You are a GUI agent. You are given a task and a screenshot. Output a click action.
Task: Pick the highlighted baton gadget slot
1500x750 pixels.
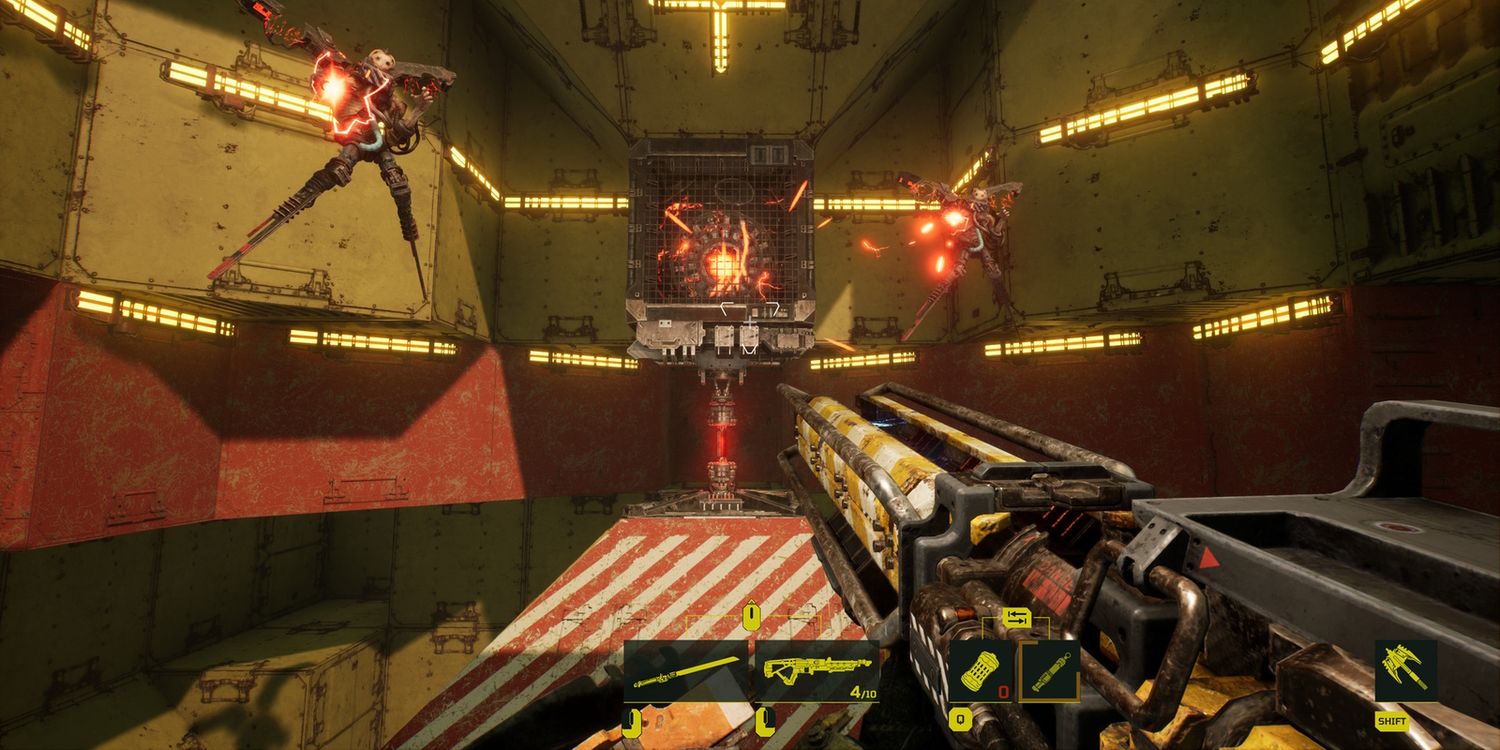(1048, 670)
